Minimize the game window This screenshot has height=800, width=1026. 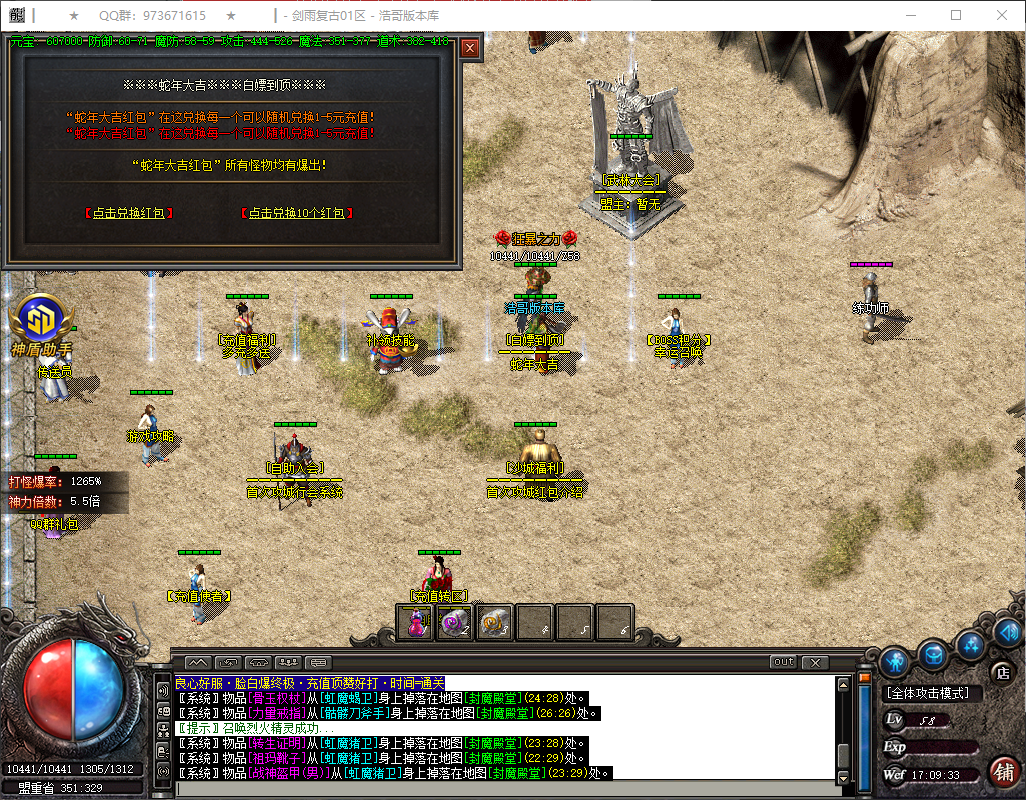911,15
